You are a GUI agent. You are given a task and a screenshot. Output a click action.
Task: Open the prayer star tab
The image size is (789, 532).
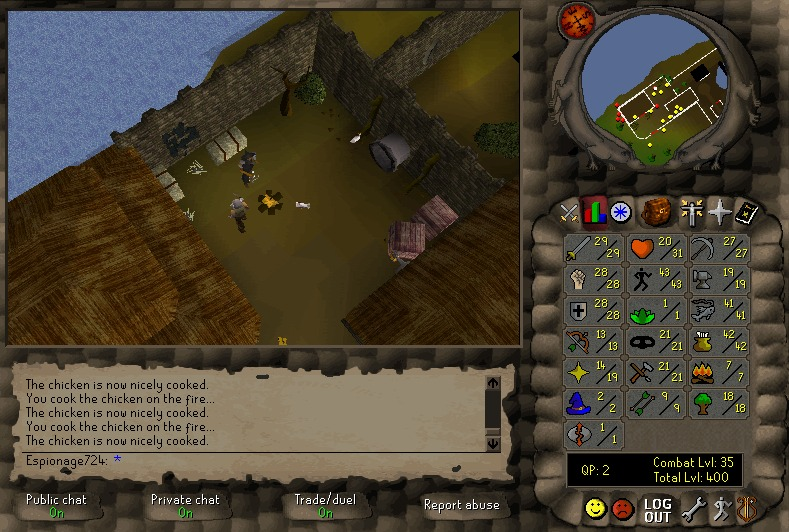click(719, 212)
